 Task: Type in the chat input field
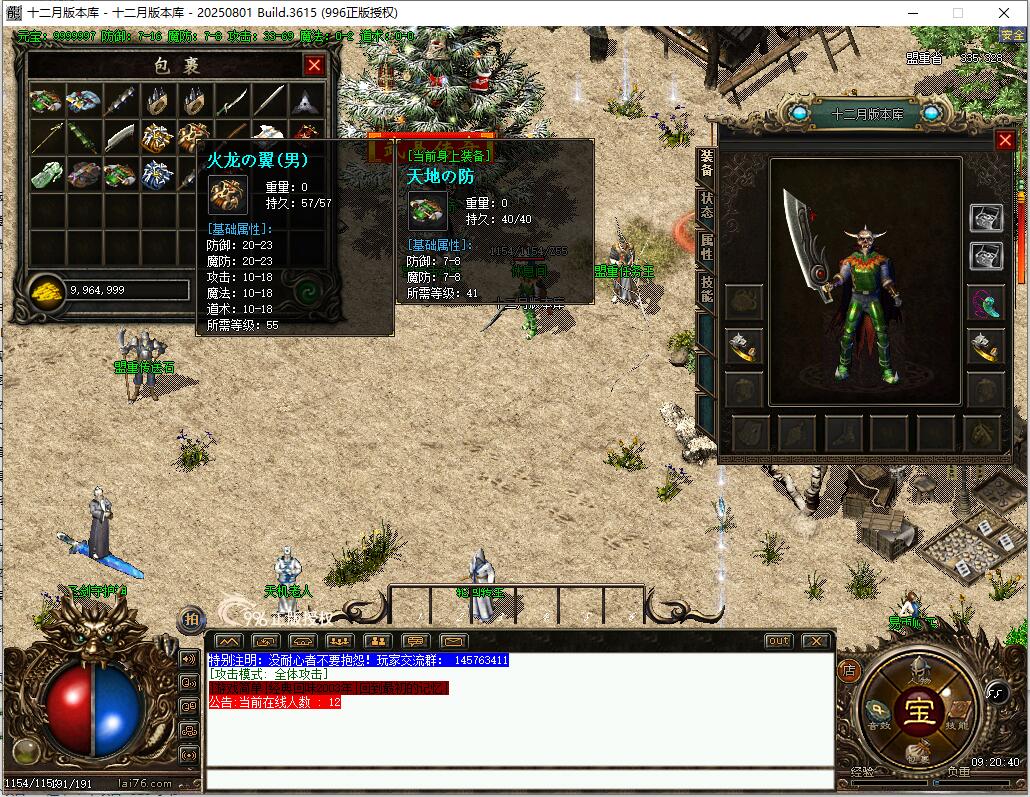pyautogui.click(x=520, y=780)
